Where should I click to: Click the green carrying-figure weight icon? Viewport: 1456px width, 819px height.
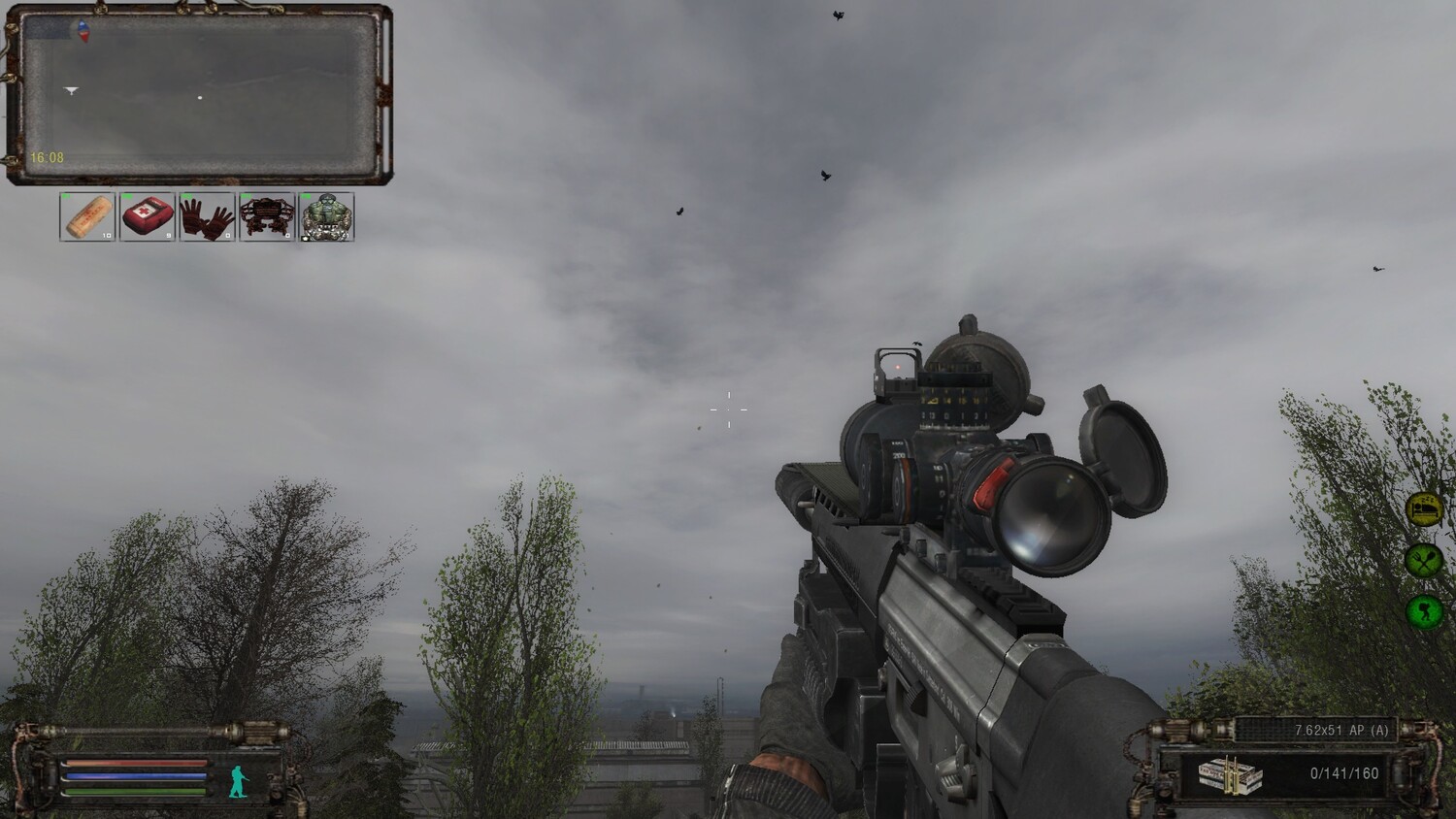click(1424, 610)
